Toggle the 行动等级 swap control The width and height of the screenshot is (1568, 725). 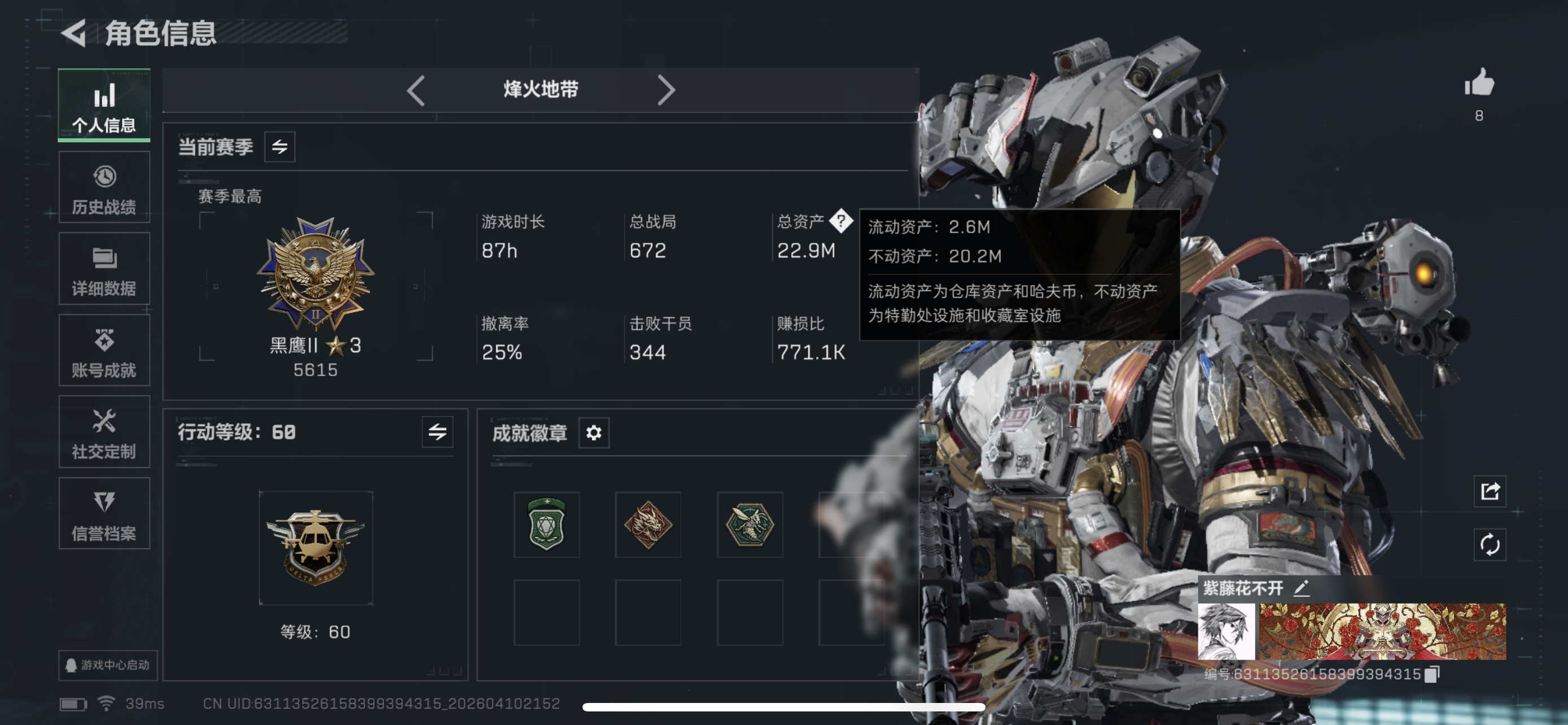[x=437, y=433]
